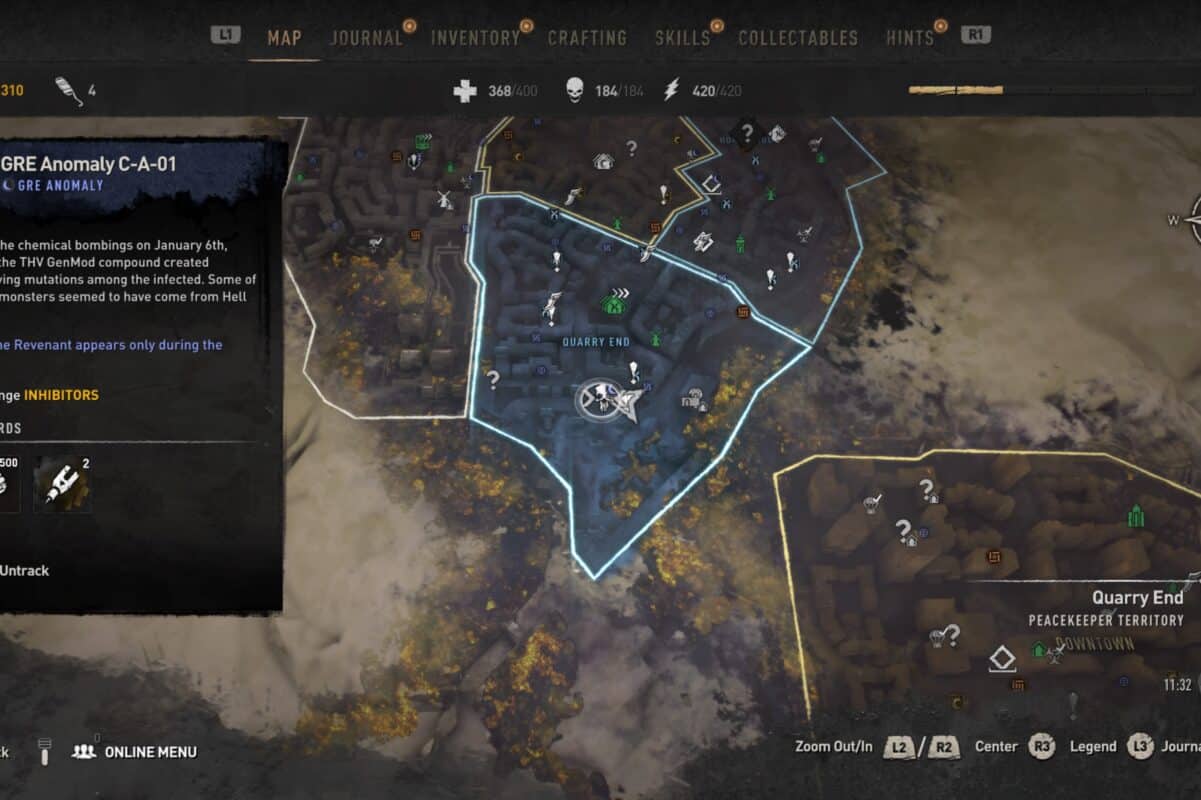1201x800 pixels.
Task: Show the Skills tab
Action: click(x=682, y=38)
